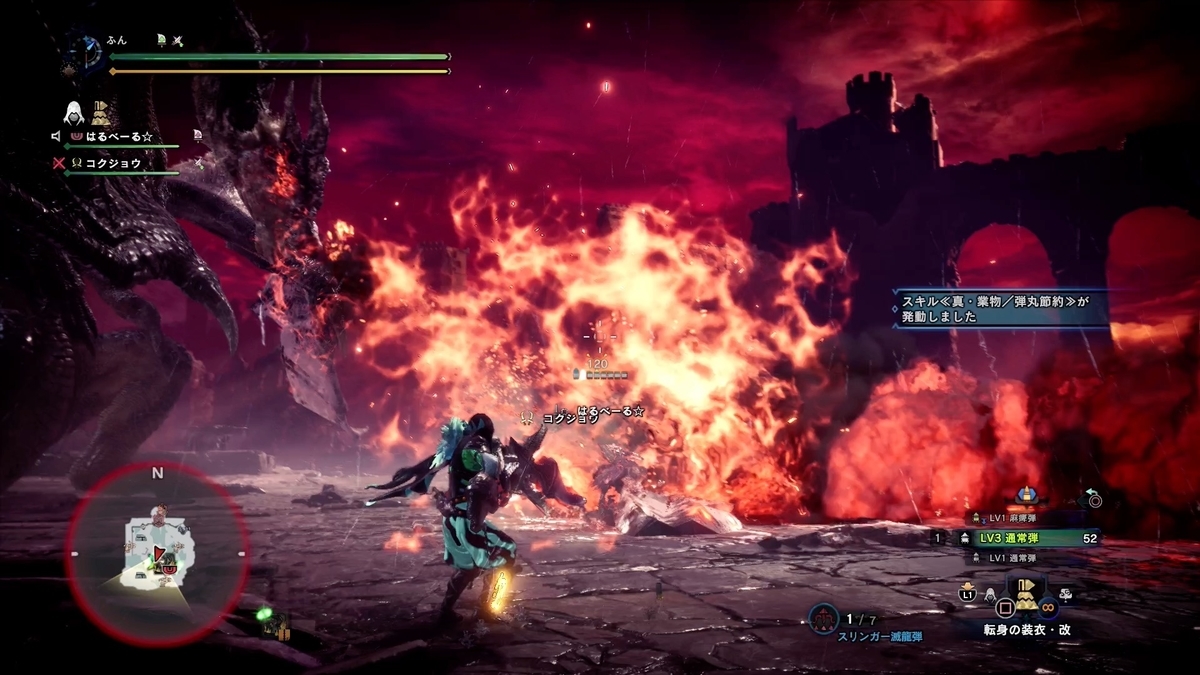This screenshot has height=675, width=1200.
Task: Click the quest timer clock icon
Action: coord(88,50)
